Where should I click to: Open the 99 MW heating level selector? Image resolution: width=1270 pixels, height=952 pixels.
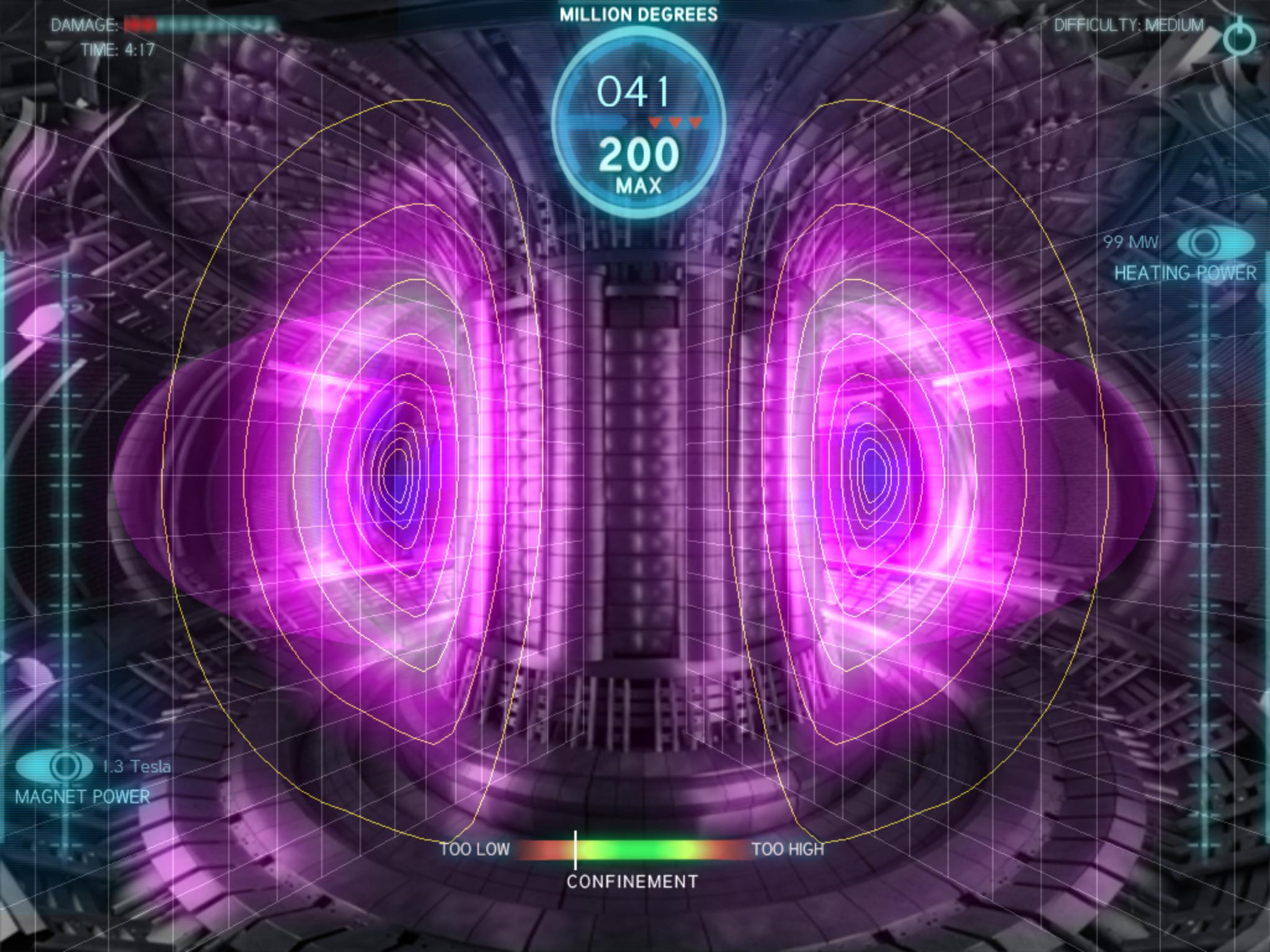[x=1130, y=243]
